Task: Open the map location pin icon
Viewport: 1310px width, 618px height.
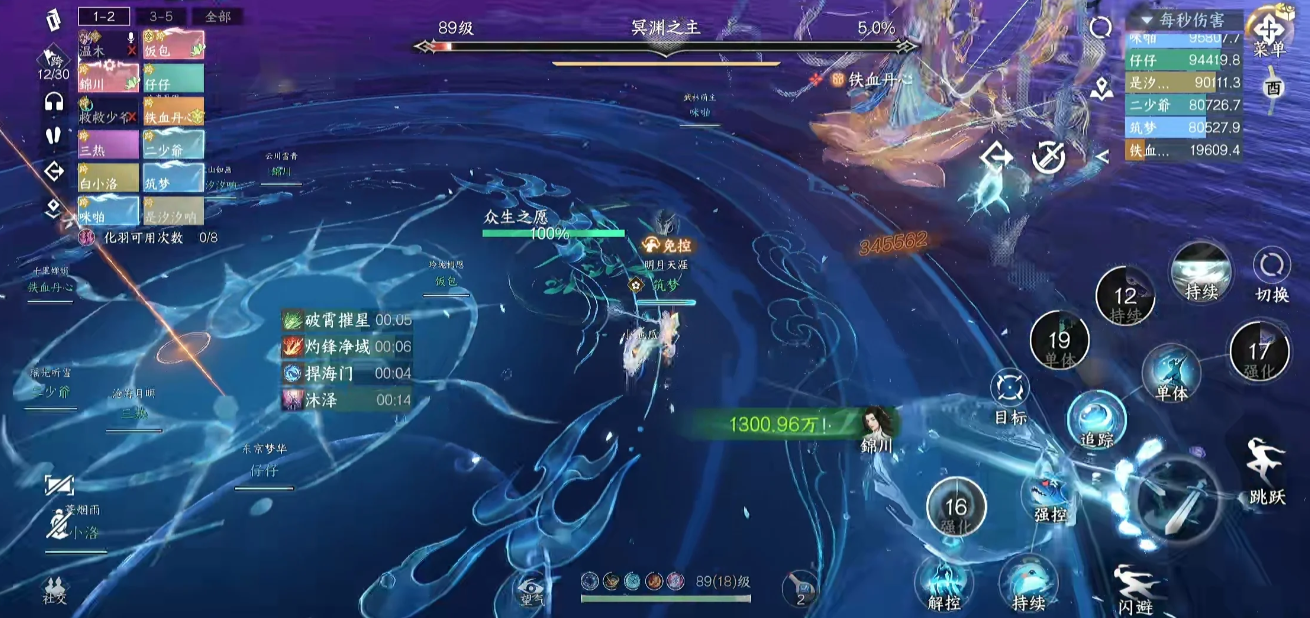Action: (1101, 89)
